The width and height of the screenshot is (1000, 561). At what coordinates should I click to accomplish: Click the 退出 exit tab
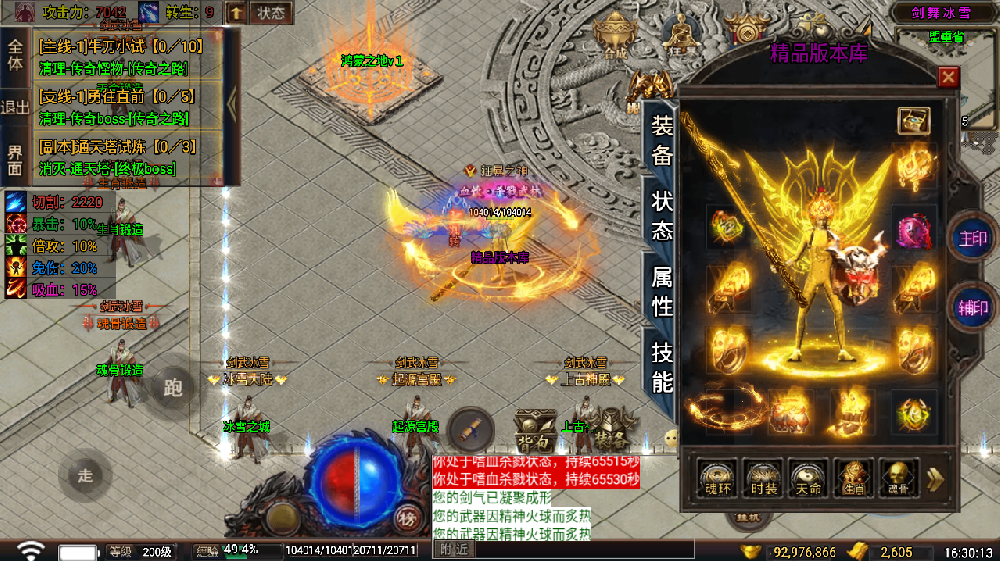point(15,107)
